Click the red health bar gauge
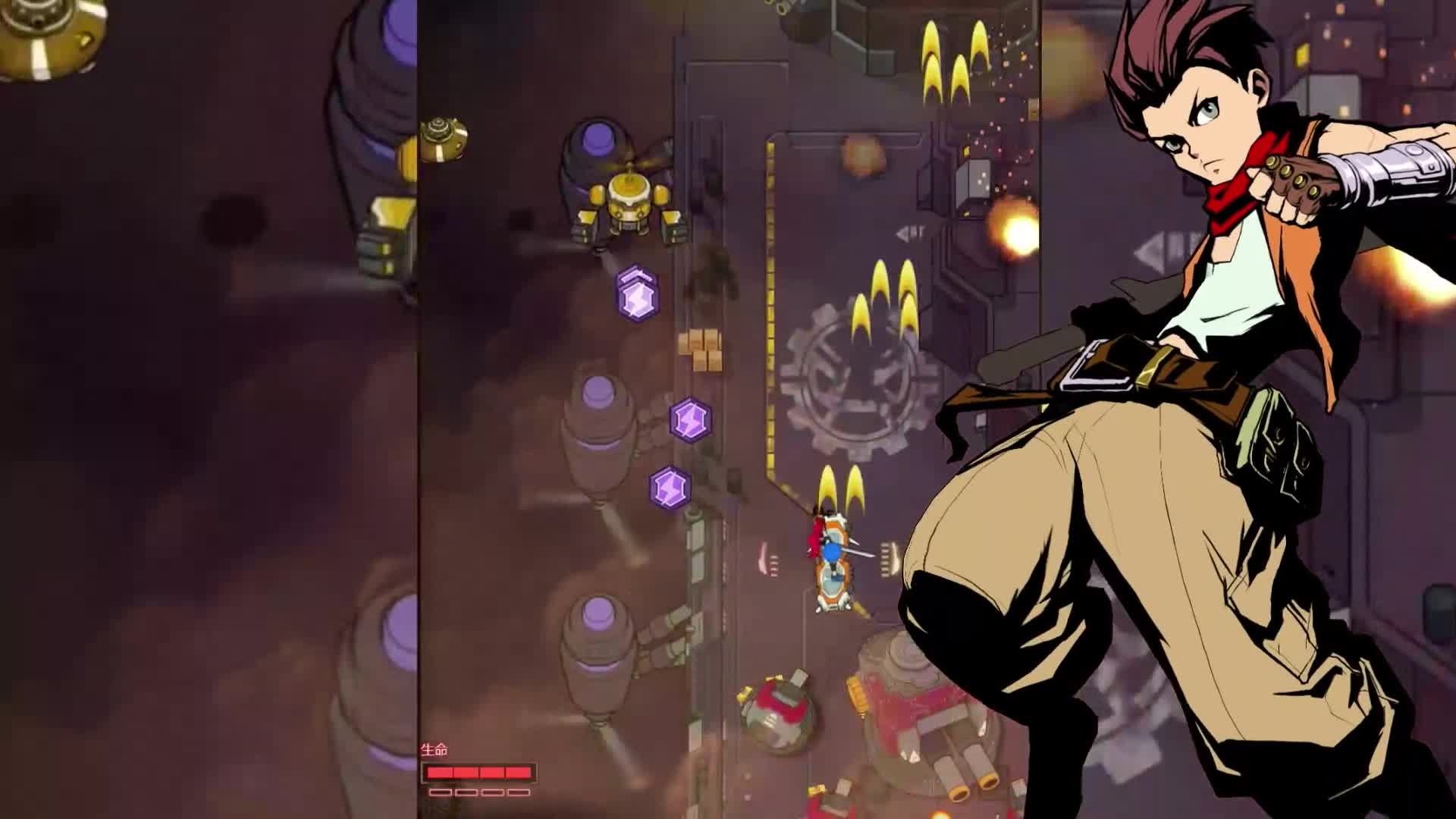The image size is (1456, 819). pyautogui.click(x=478, y=772)
